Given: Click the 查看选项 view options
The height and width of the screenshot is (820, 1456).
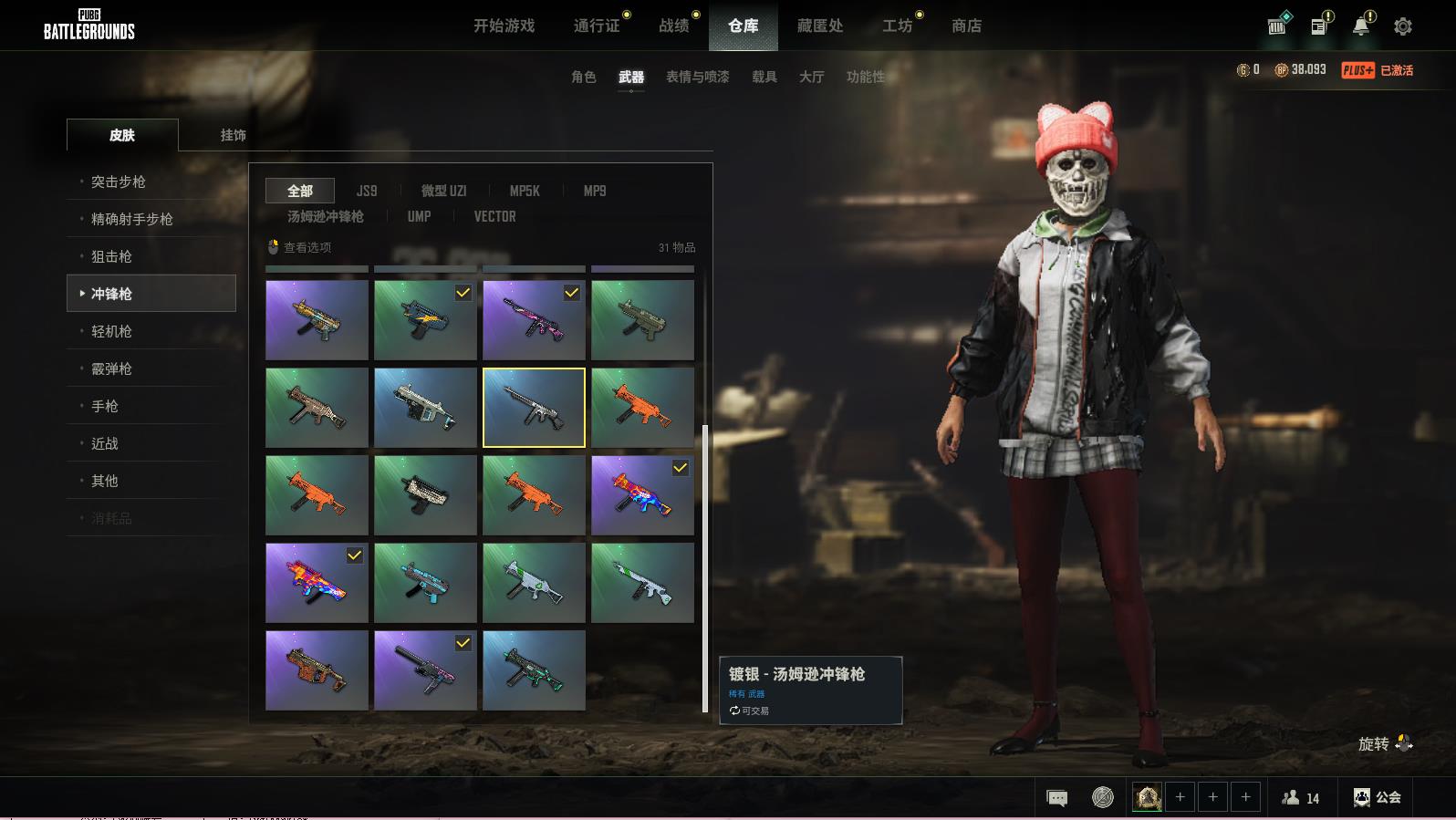Looking at the screenshot, I should tap(301, 247).
